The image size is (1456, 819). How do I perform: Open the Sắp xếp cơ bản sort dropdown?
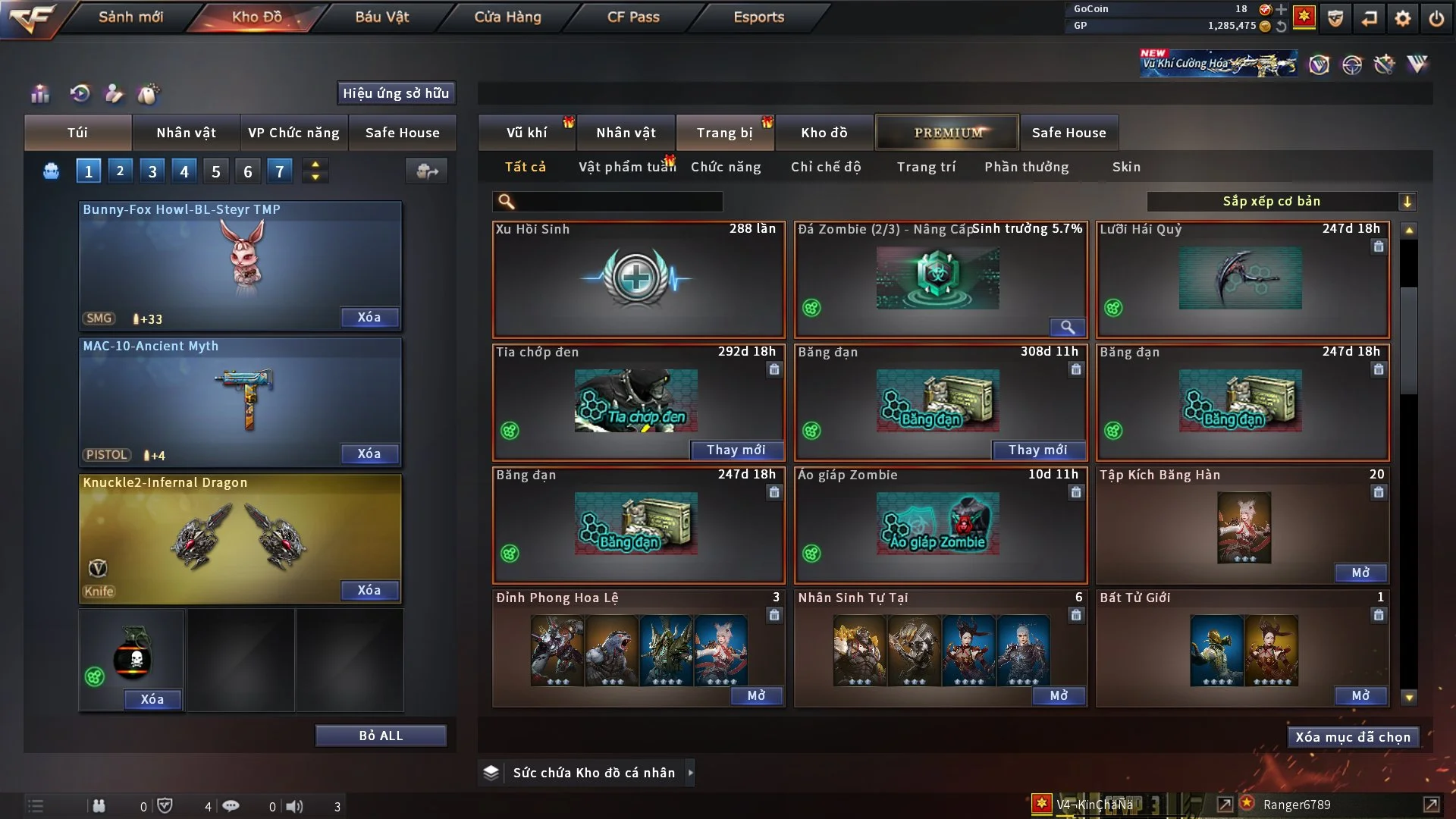(x=1281, y=202)
